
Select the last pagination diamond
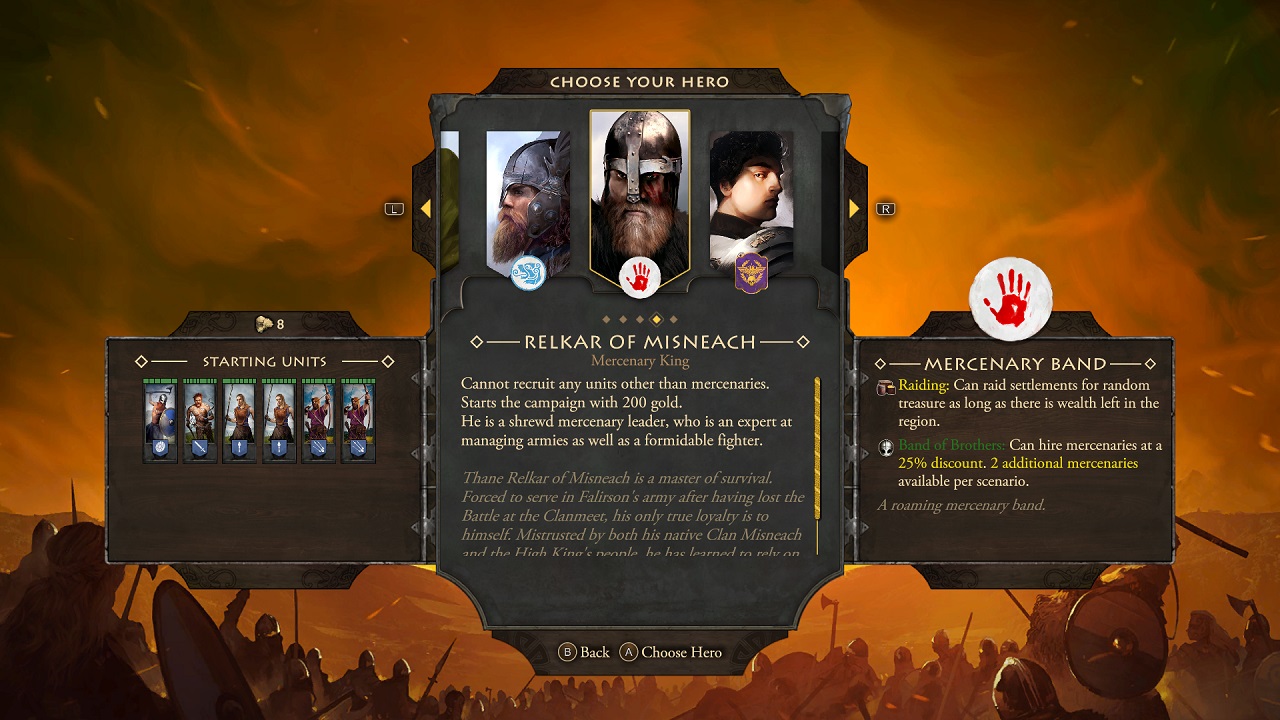tap(672, 318)
